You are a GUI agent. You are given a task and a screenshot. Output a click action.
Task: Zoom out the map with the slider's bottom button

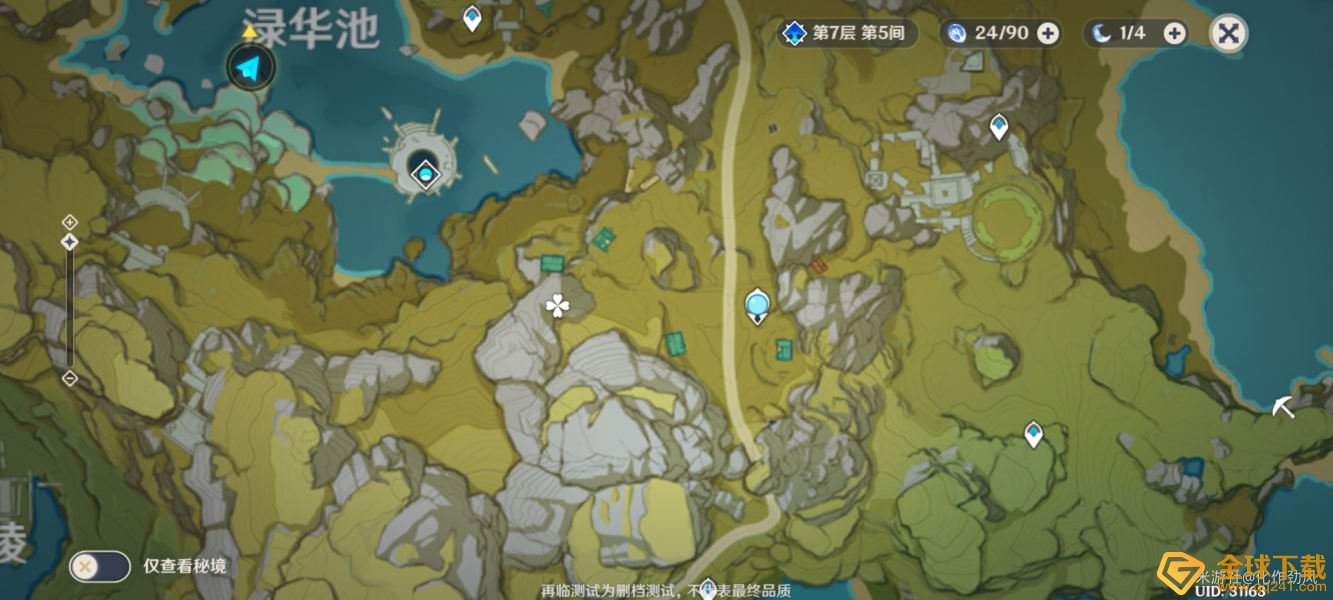coord(70,378)
